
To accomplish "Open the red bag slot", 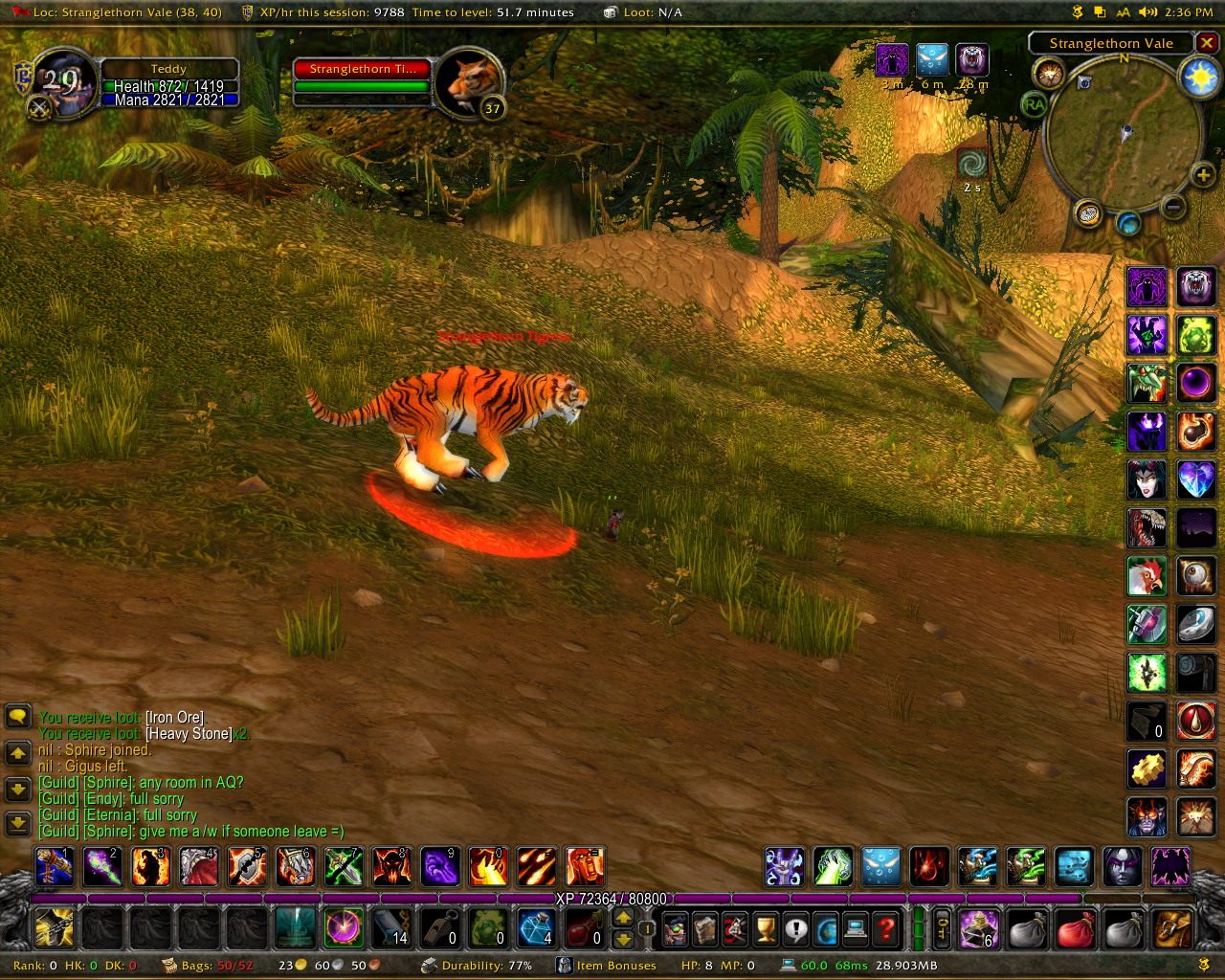I will click(x=1075, y=928).
